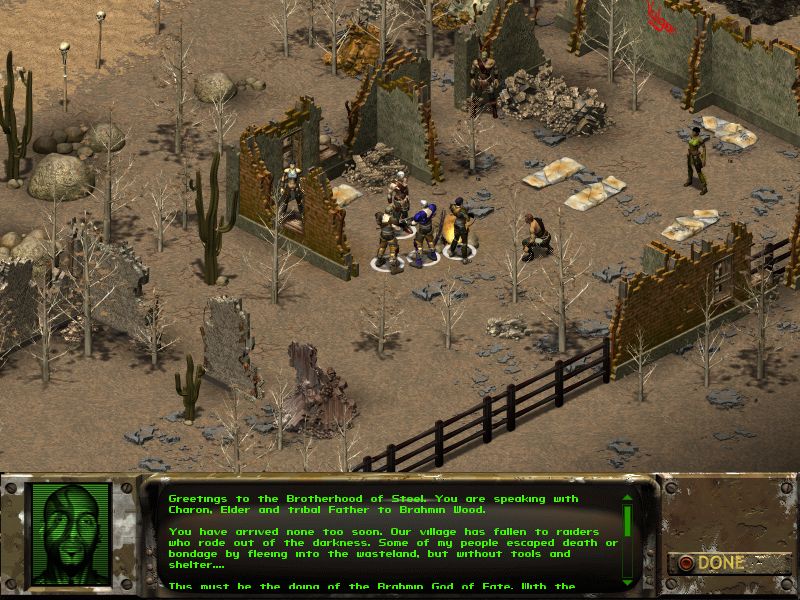Click the dialogue scrollbar's up arrow

tap(627, 496)
